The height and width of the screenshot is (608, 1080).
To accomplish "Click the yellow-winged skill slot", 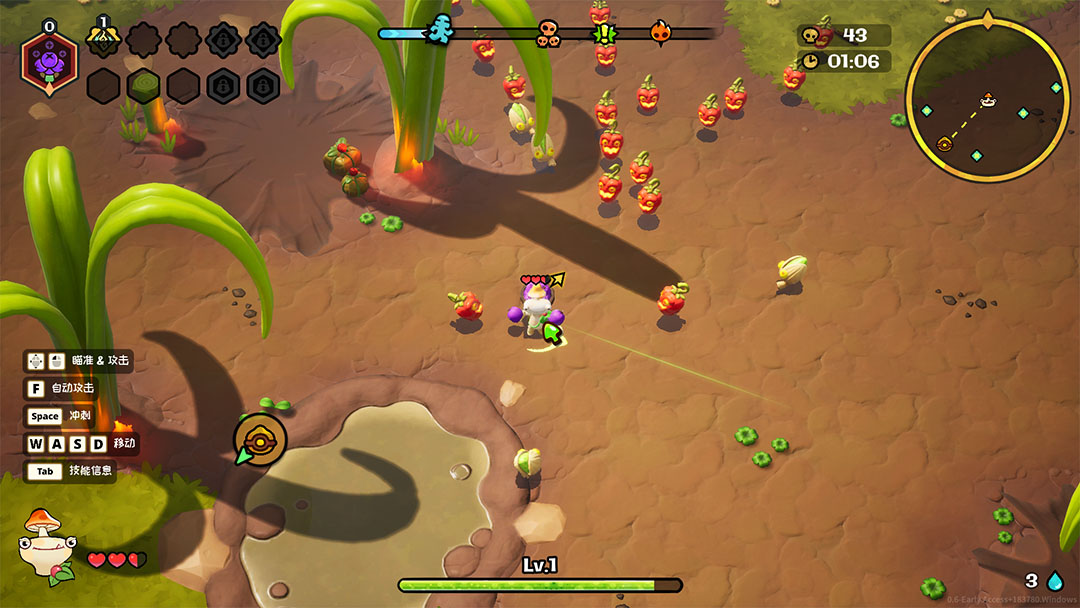I will [x=102, y=39].
